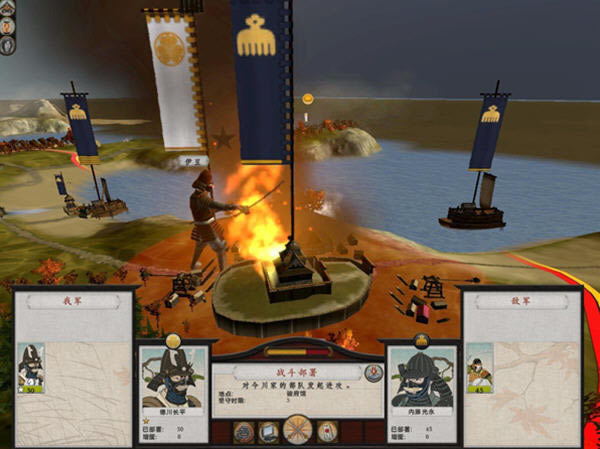Select the white flag retreat button
Viewport: 600px width, 449px height.
point(327,431)
